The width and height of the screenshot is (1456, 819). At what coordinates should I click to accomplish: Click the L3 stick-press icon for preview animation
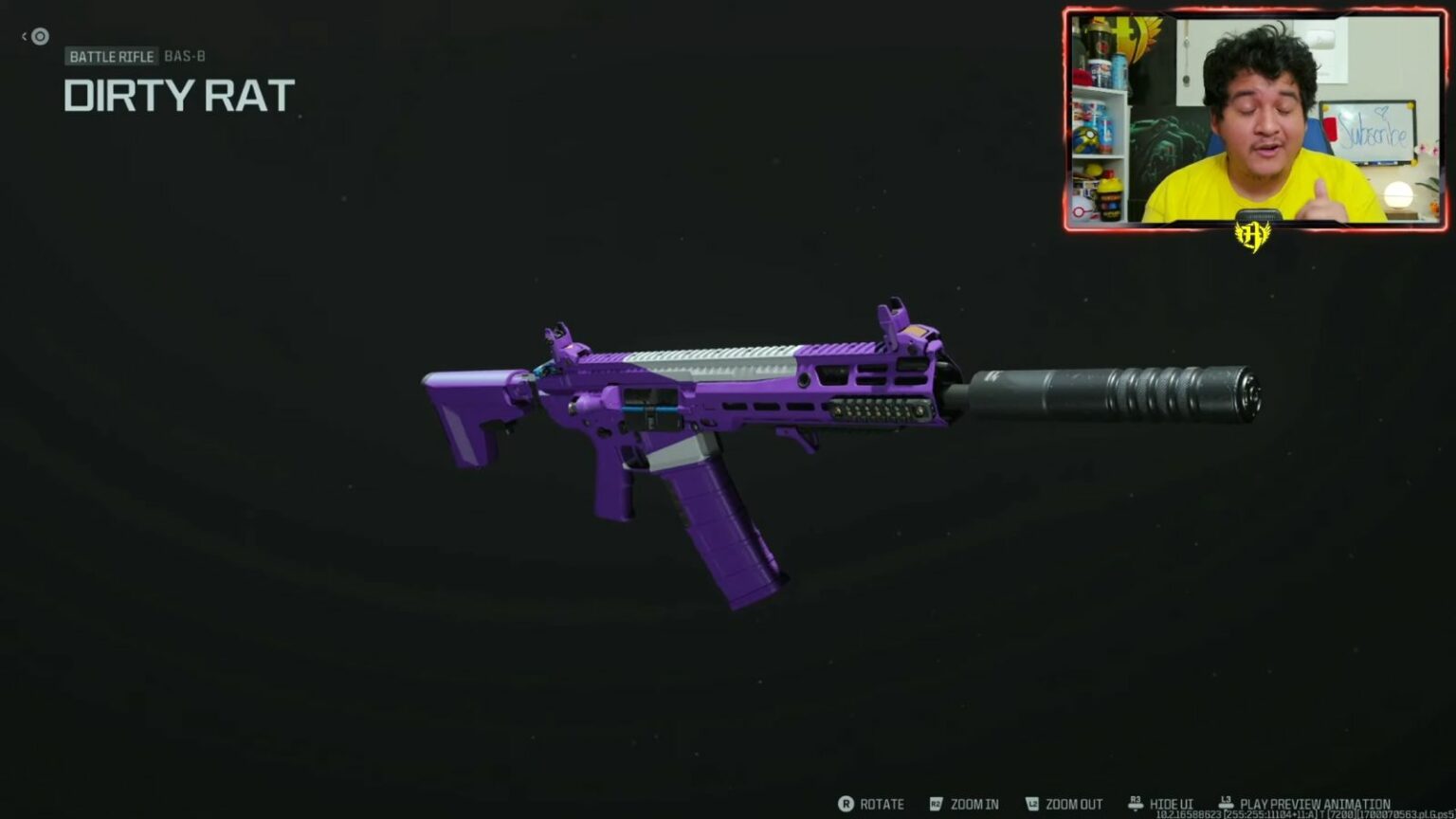pyautogui.click(x=1225, y=802)
